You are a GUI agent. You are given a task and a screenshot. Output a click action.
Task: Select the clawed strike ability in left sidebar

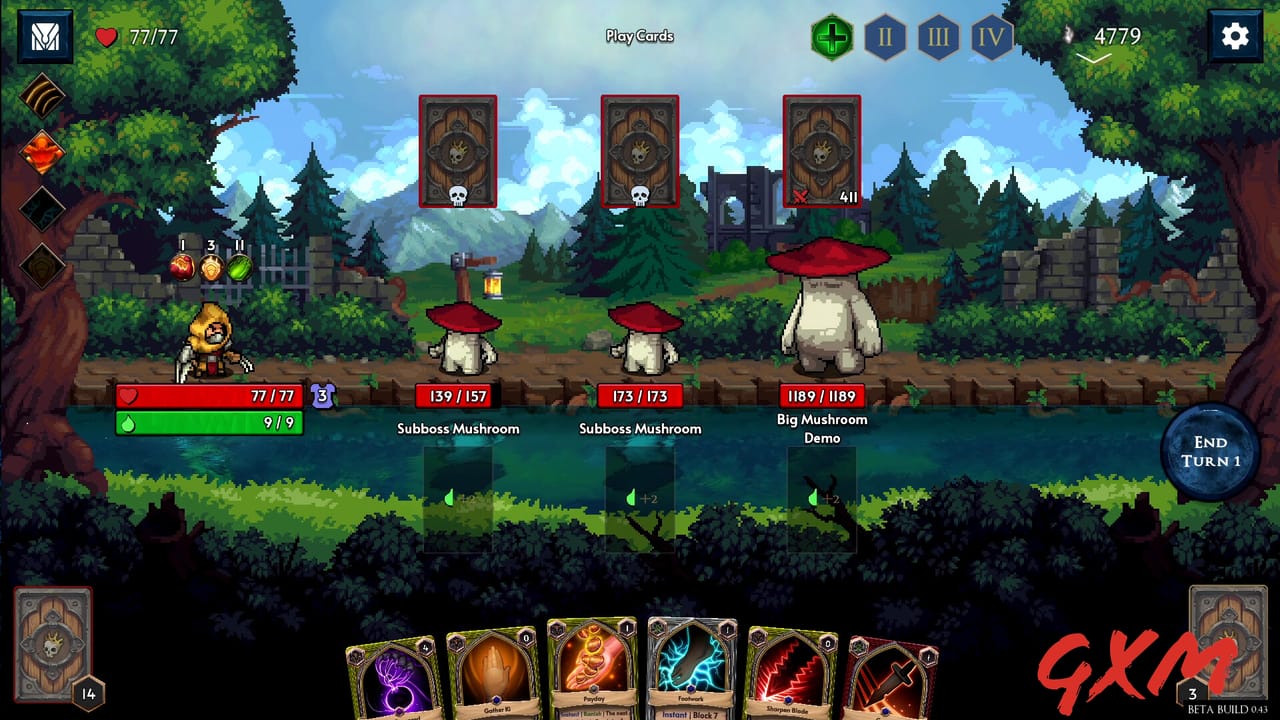click(42, 98)
